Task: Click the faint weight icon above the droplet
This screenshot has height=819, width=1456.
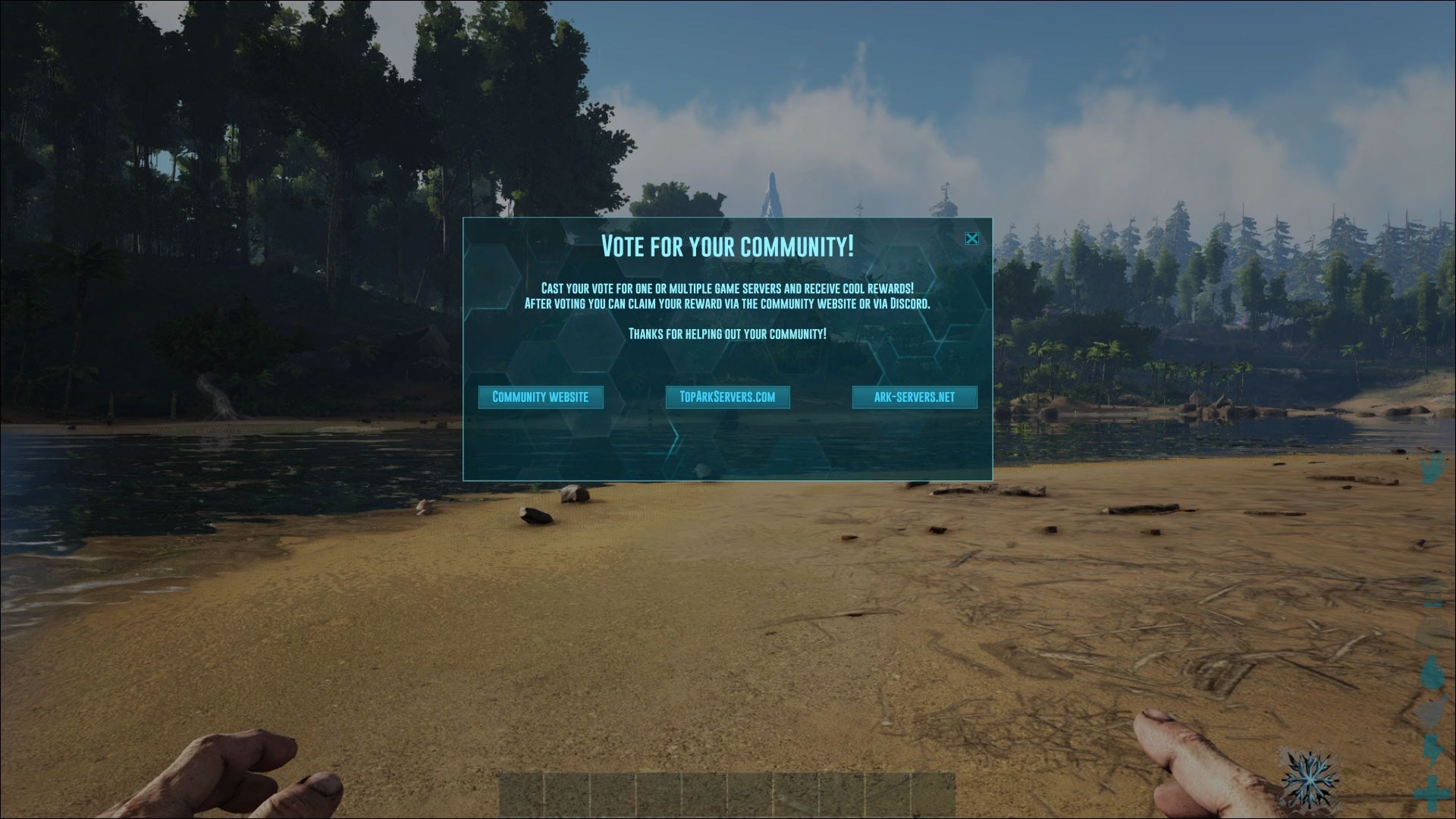Action: (x=1432, y=623)
